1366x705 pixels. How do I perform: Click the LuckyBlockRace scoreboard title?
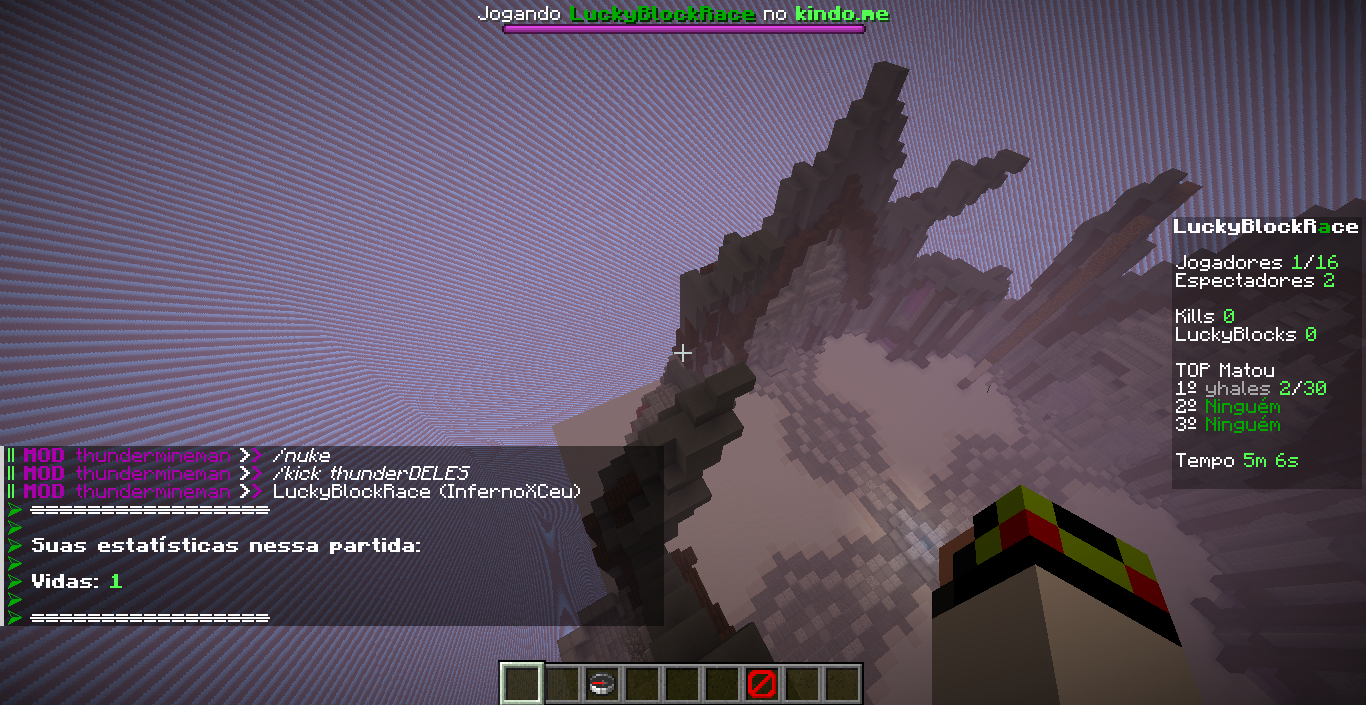[1265, 227]
